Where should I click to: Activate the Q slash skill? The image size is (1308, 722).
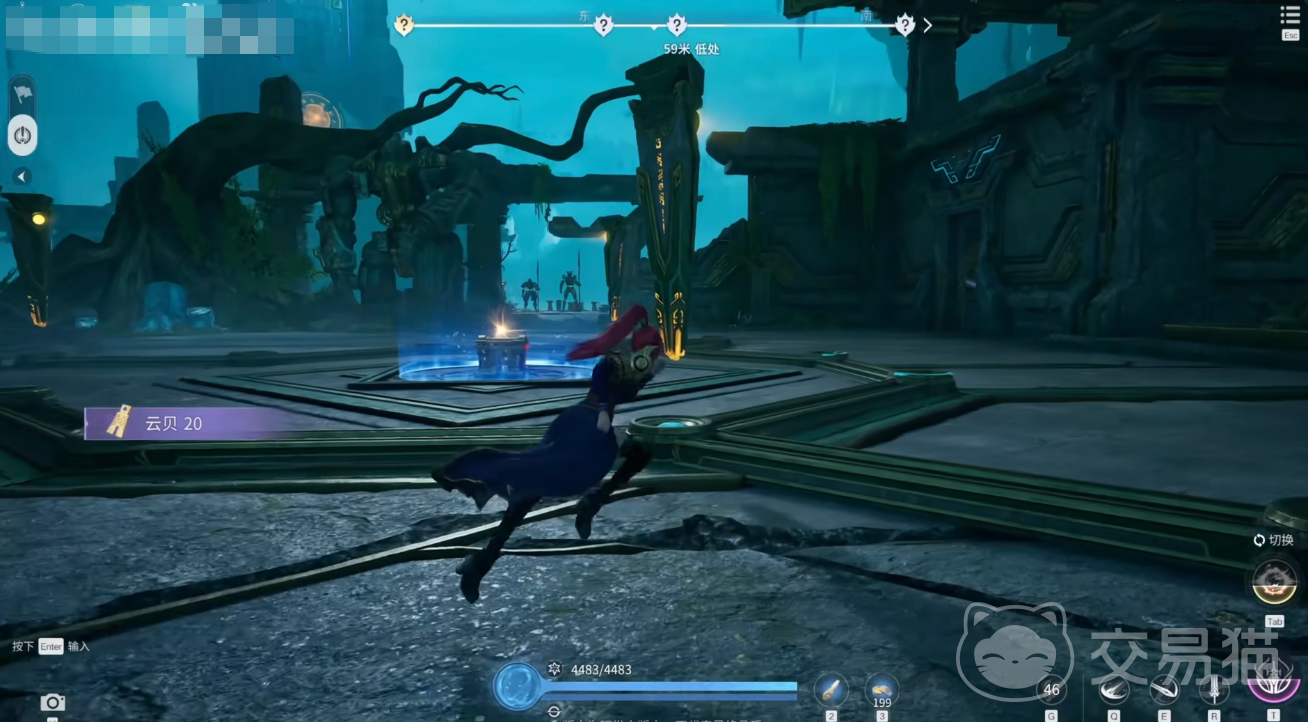1114,689
